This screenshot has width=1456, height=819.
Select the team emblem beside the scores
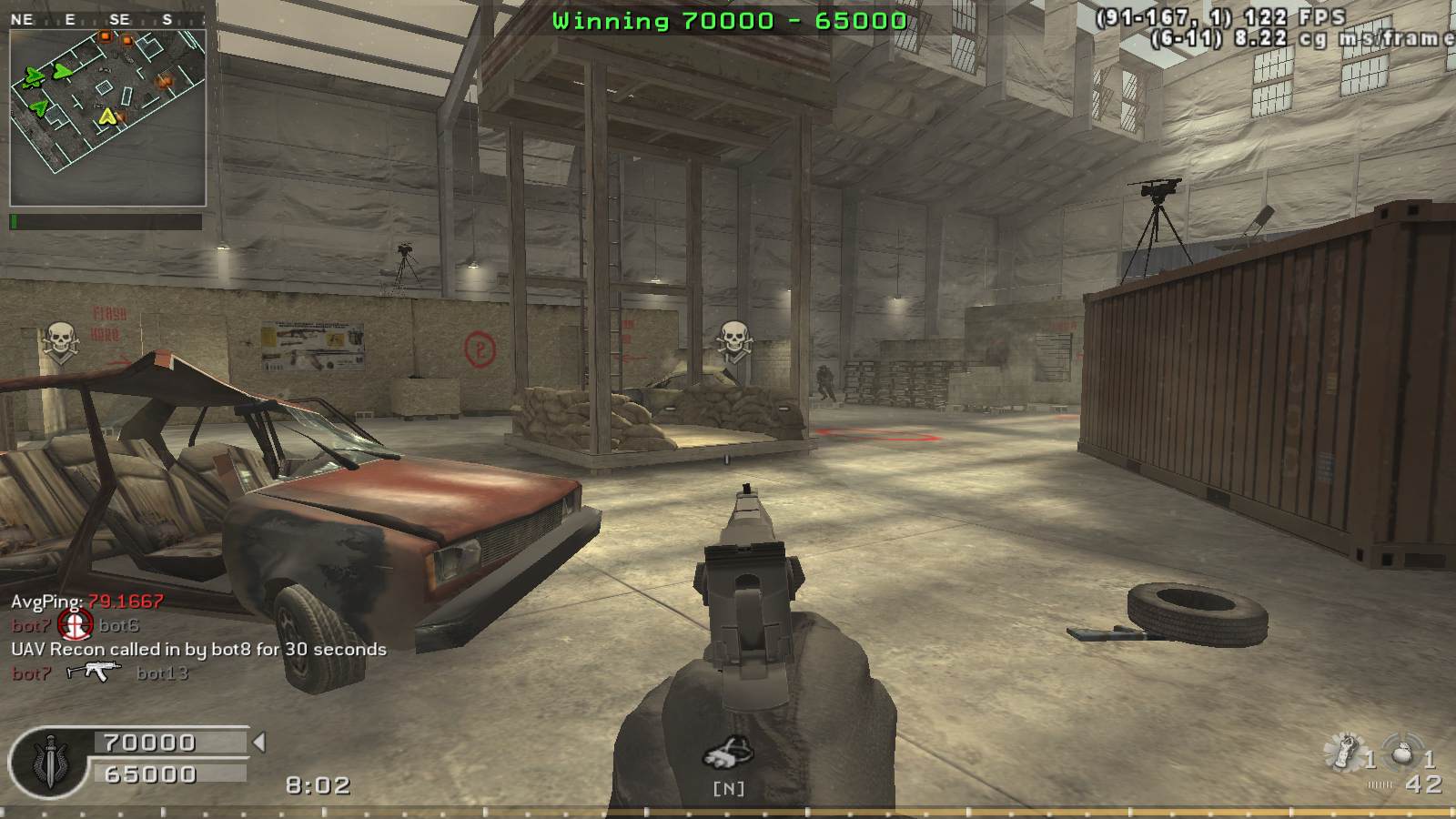pos(47,761)
